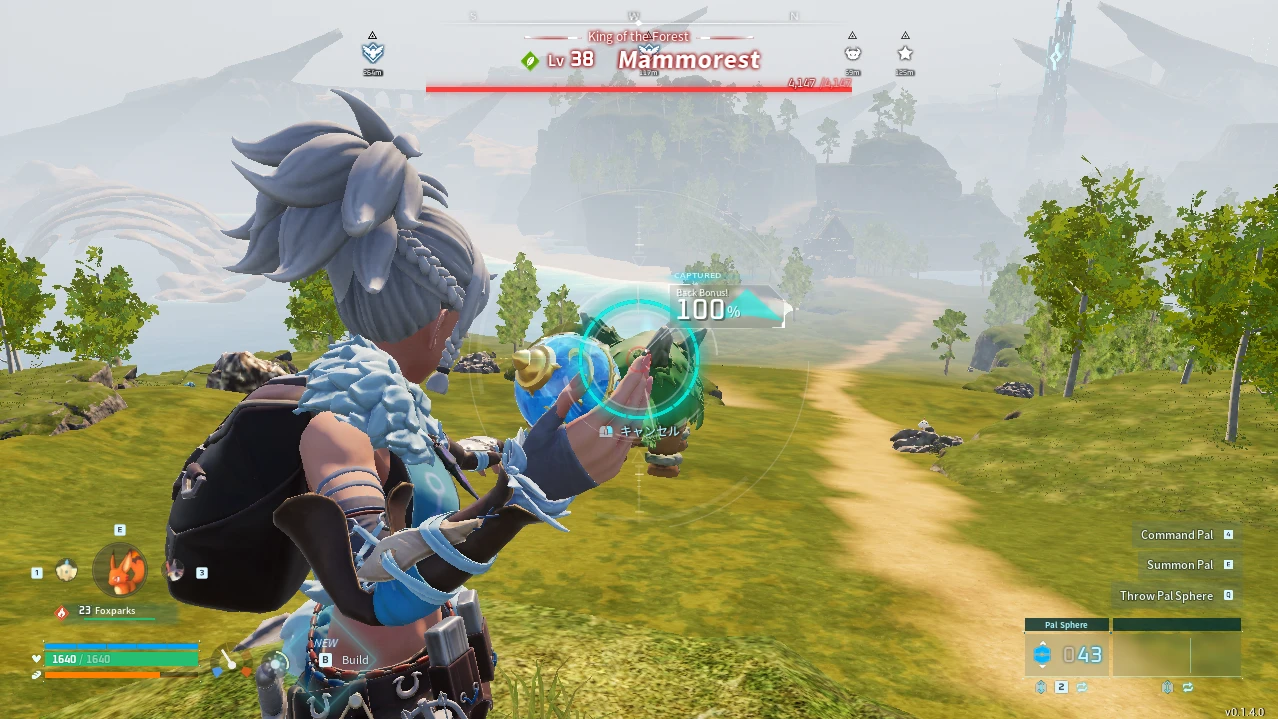Viewport: 1278px width, 719px height.
Task: Switch to the purple pal on the right
Action: point(173,571)
